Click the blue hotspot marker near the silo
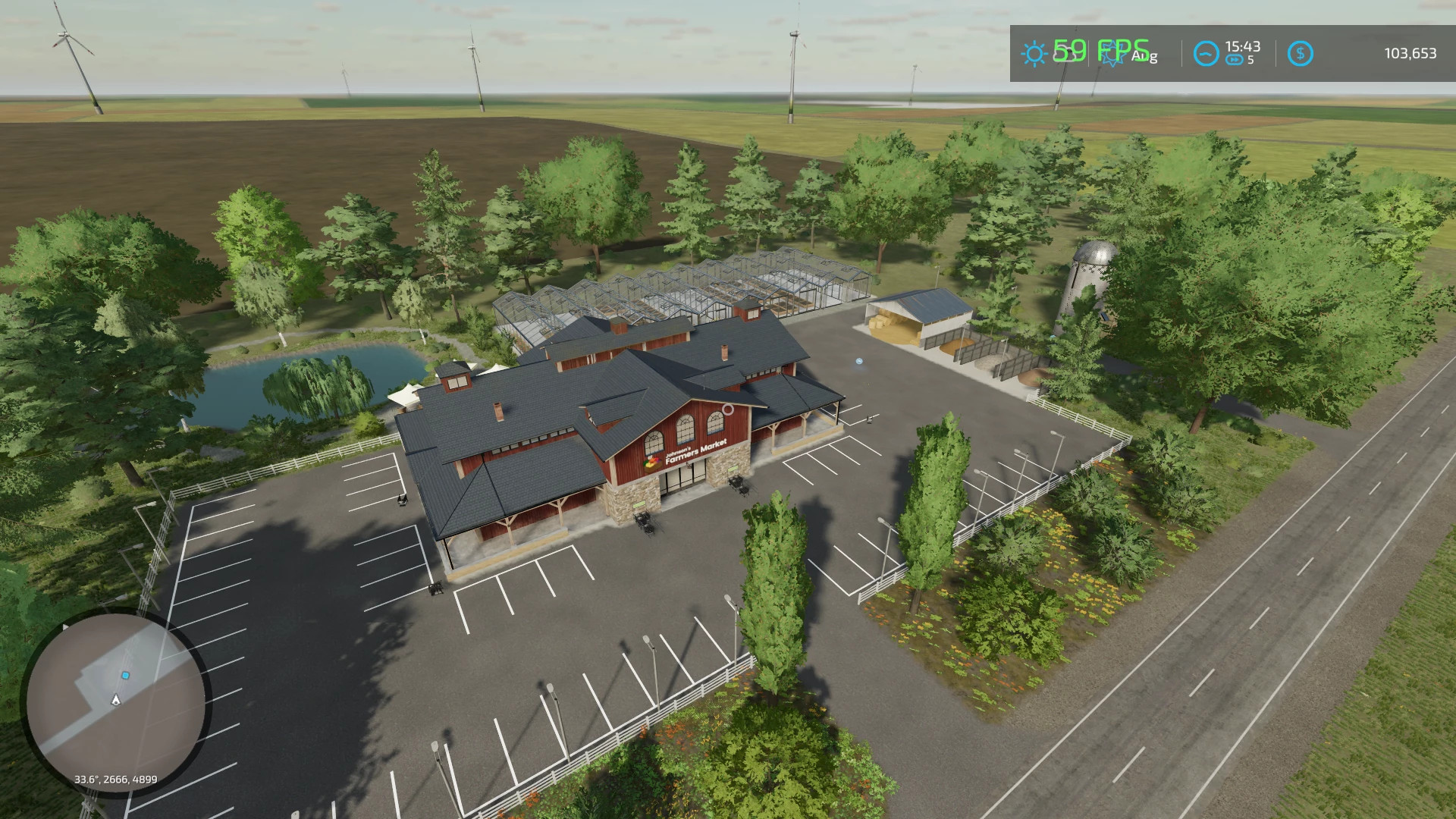Image resolution: width=1456 pixels, height=819 pixels. pyautogui.click(x=859, y=361)
